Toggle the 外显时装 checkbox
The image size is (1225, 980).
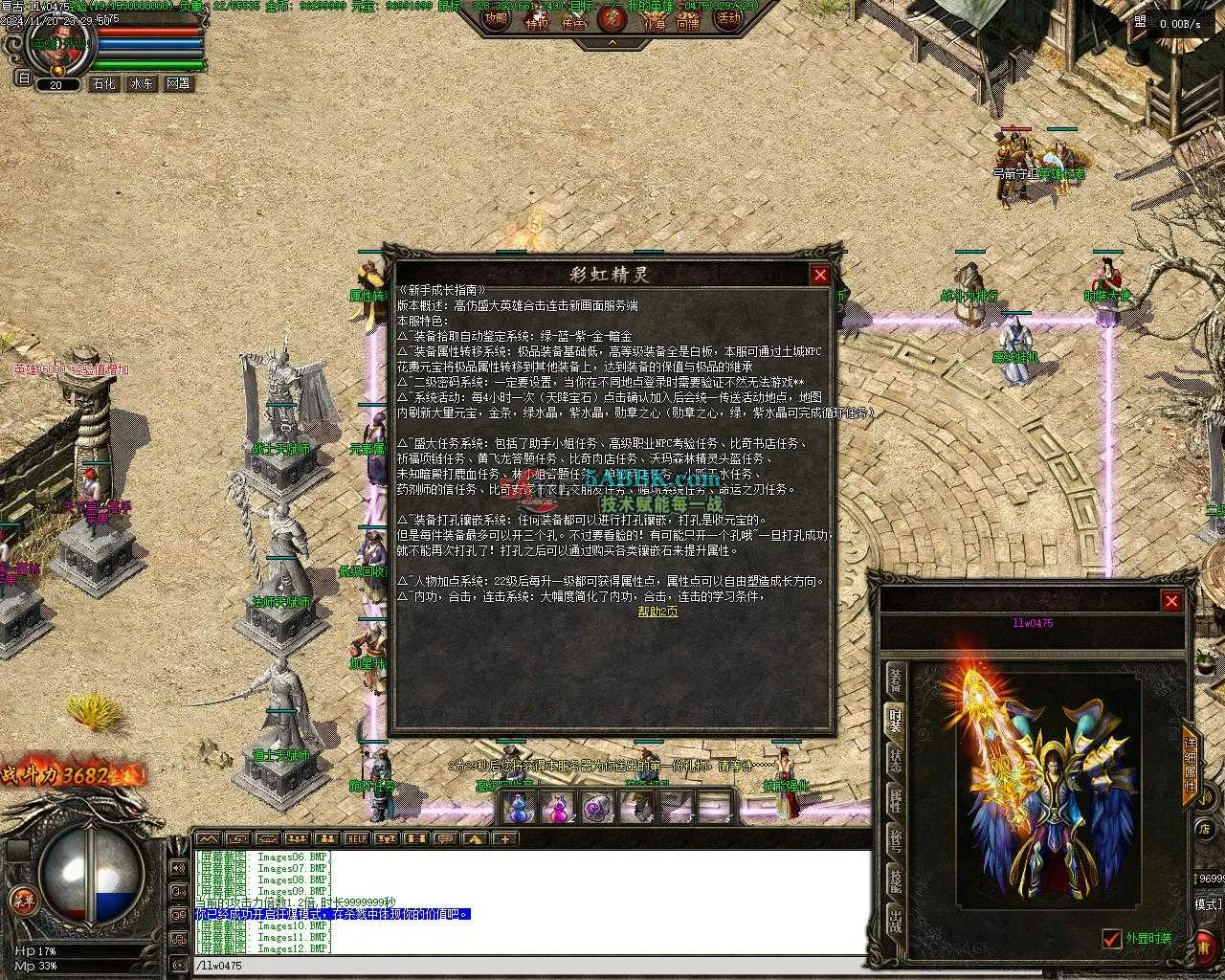[x=1111, y=939]
